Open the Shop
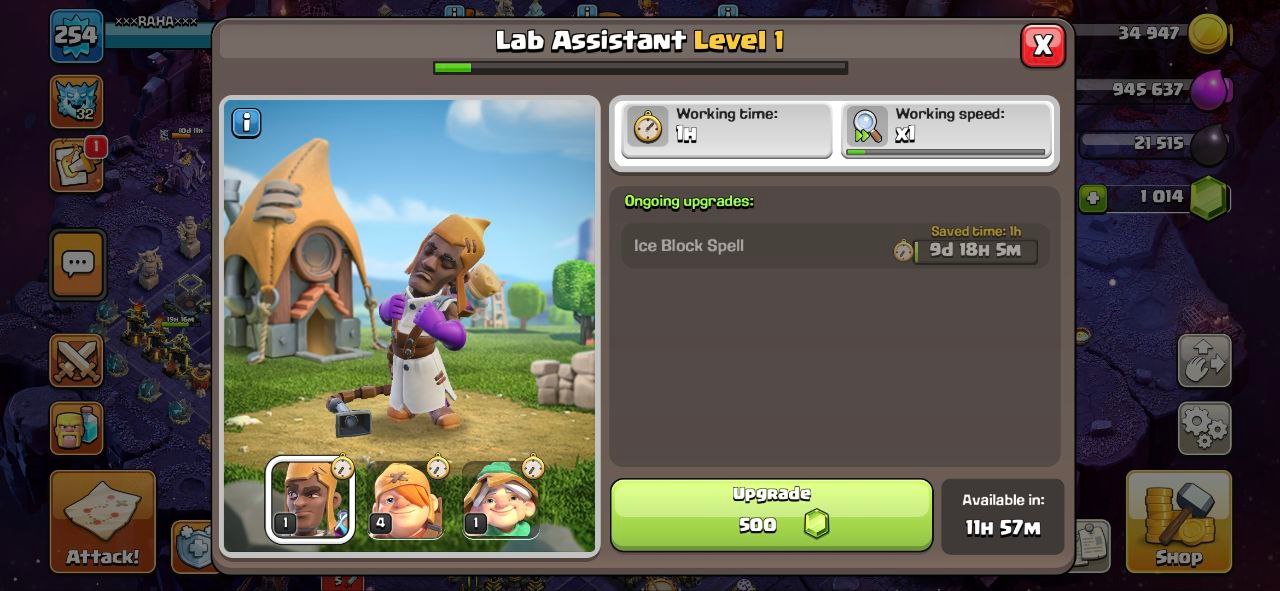 click(1178, 521)
